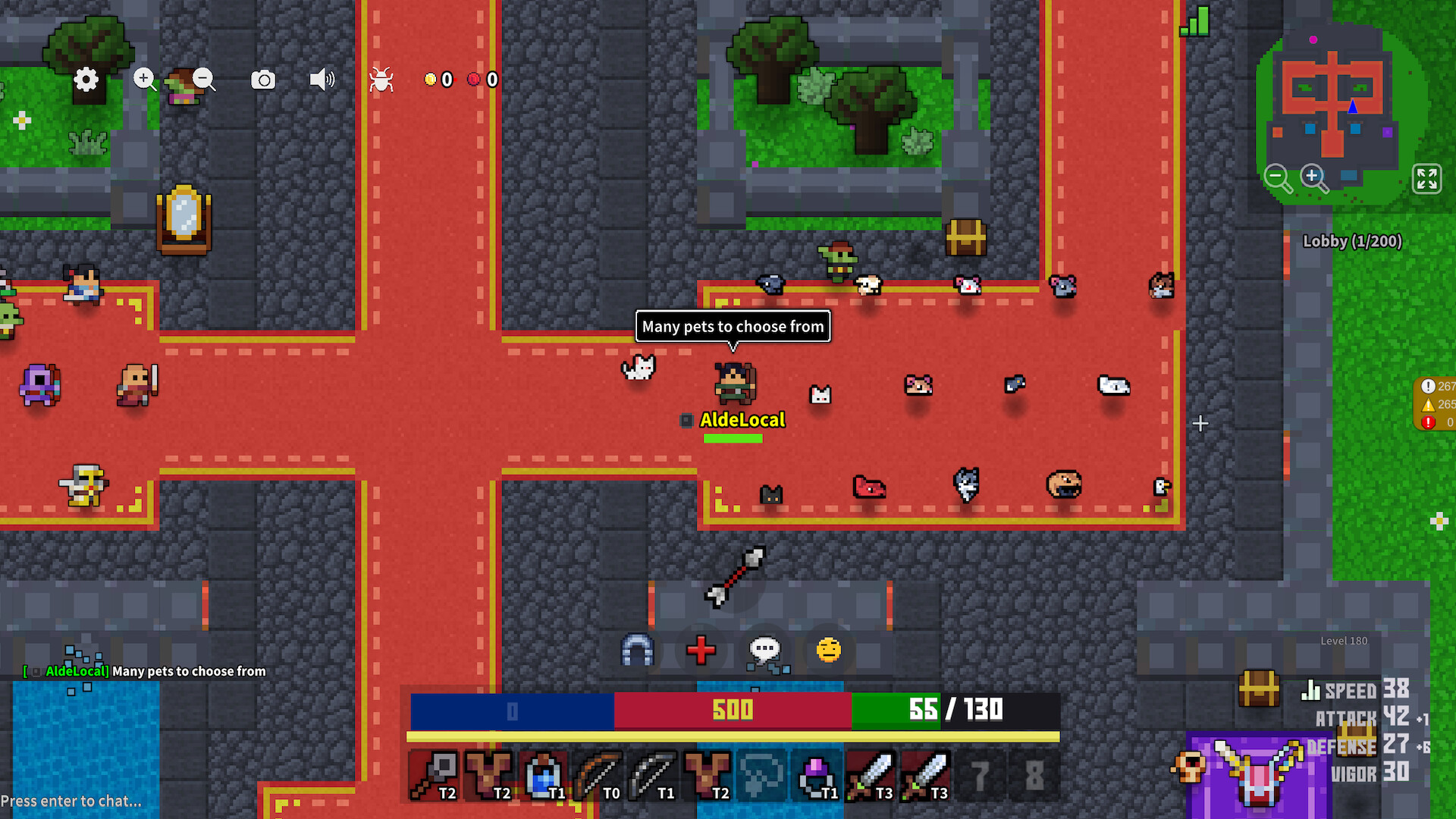Select the red cross emote icon
The height and width of the screenshot is (819, 1456).
[x=701, y=650]
